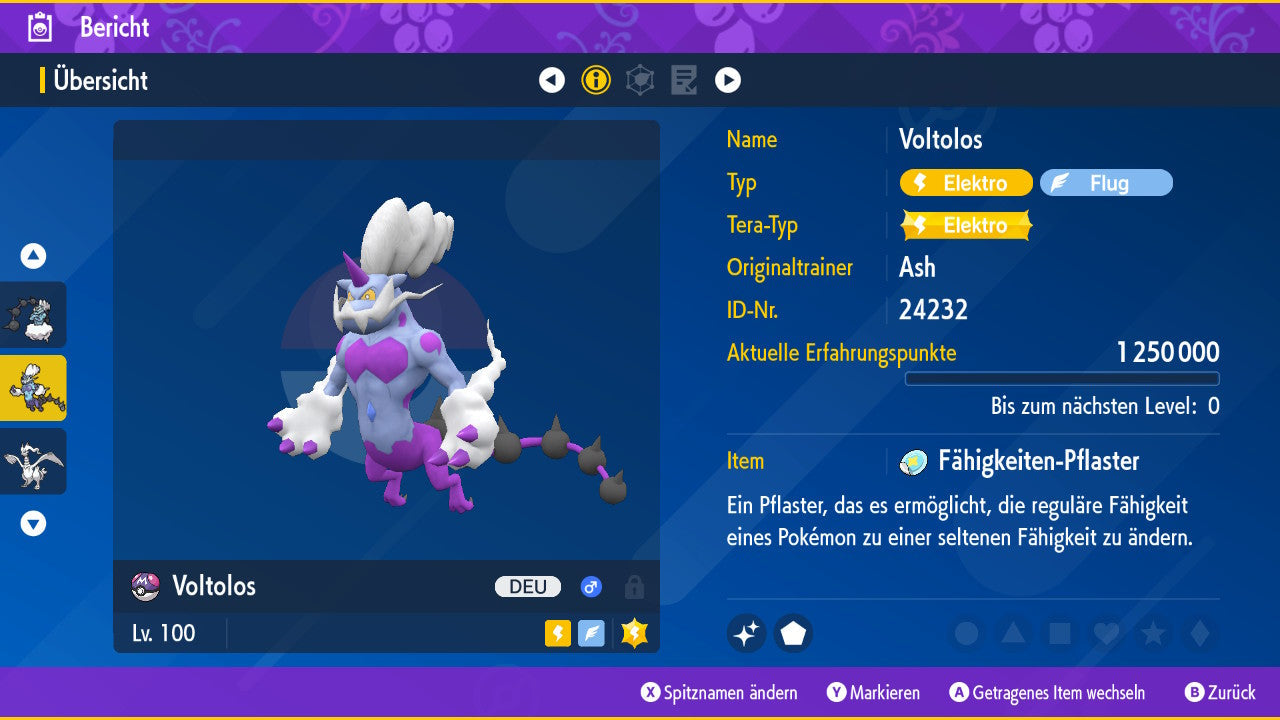Open the moves list tab icon
The image size is (1280, 720).
pos(684,80)
